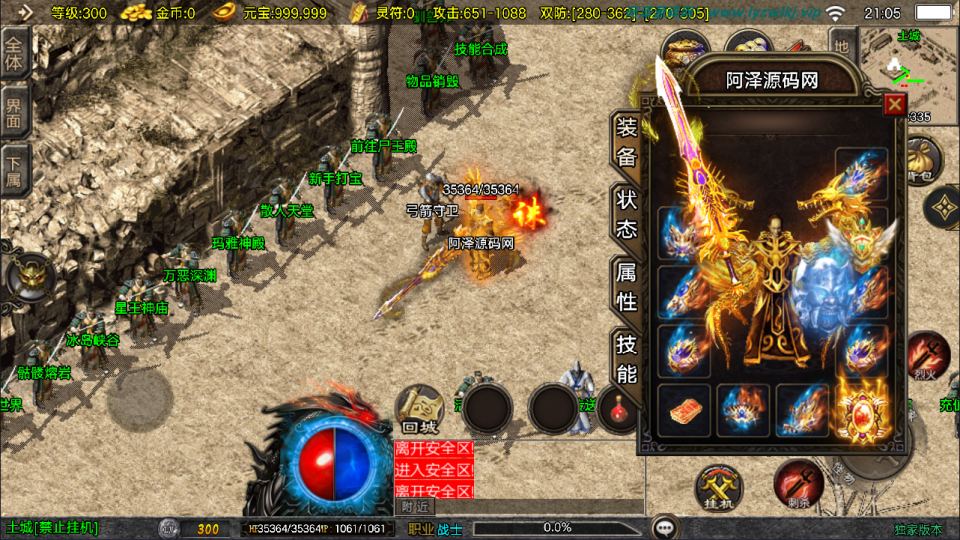Use the red potion quick slot
Image resolution: width=960 pixels, height=540 pixels.
pos(620,408)
